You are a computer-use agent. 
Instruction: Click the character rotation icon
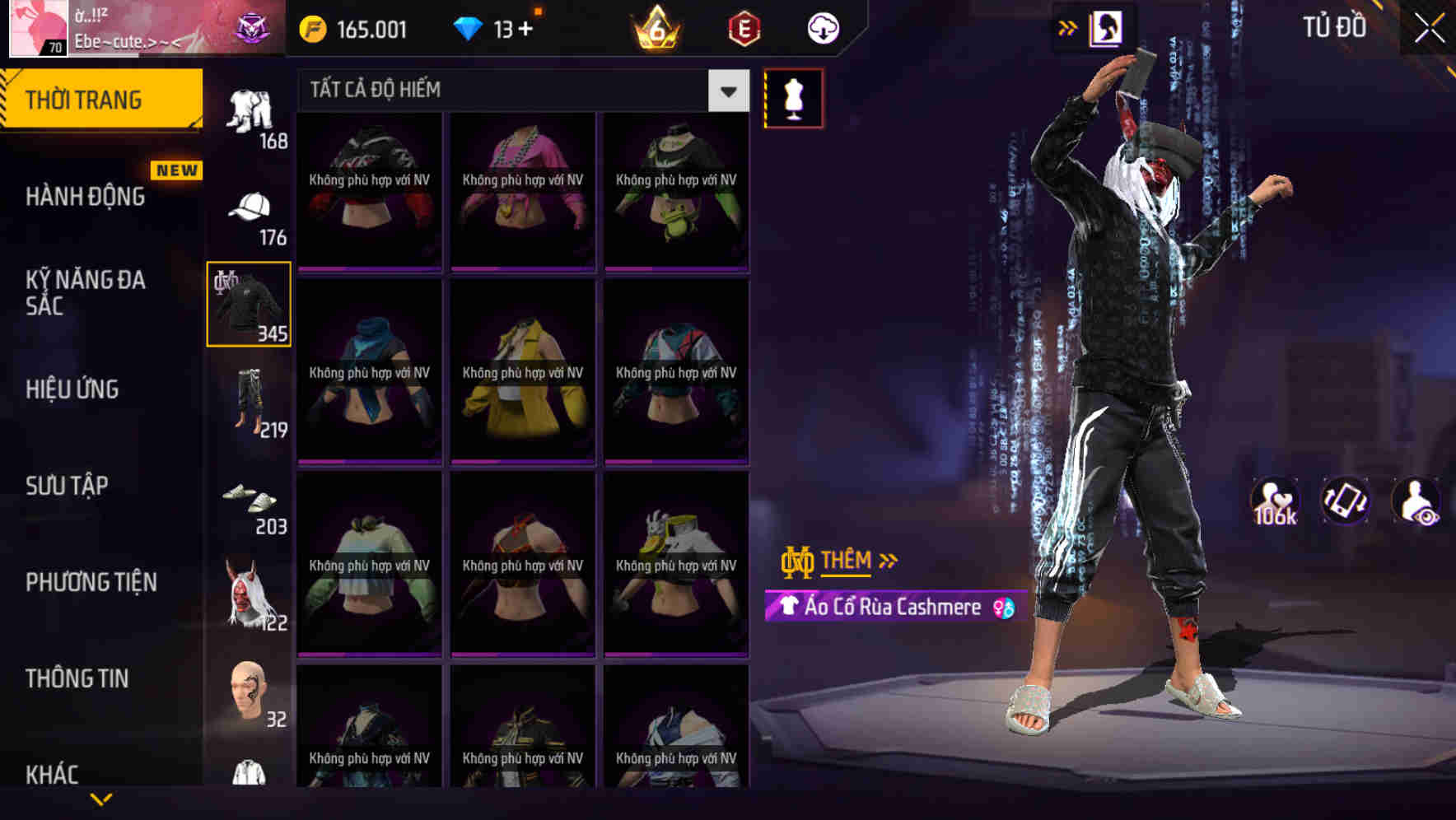[x=1346, y=501]
